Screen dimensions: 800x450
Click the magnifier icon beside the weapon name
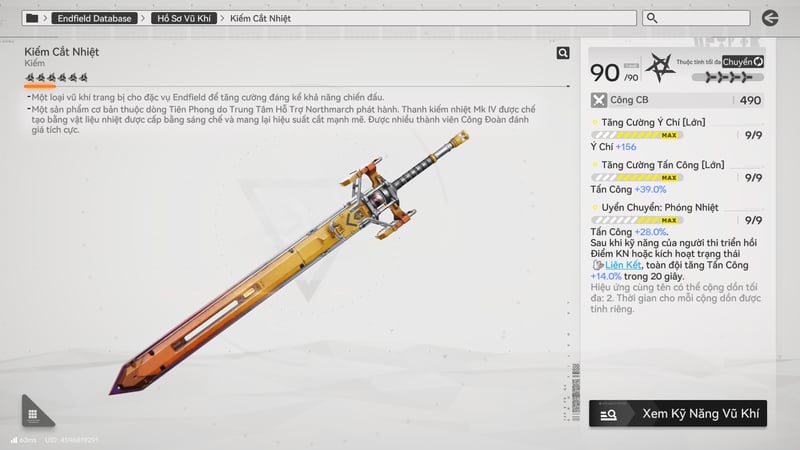563,54
